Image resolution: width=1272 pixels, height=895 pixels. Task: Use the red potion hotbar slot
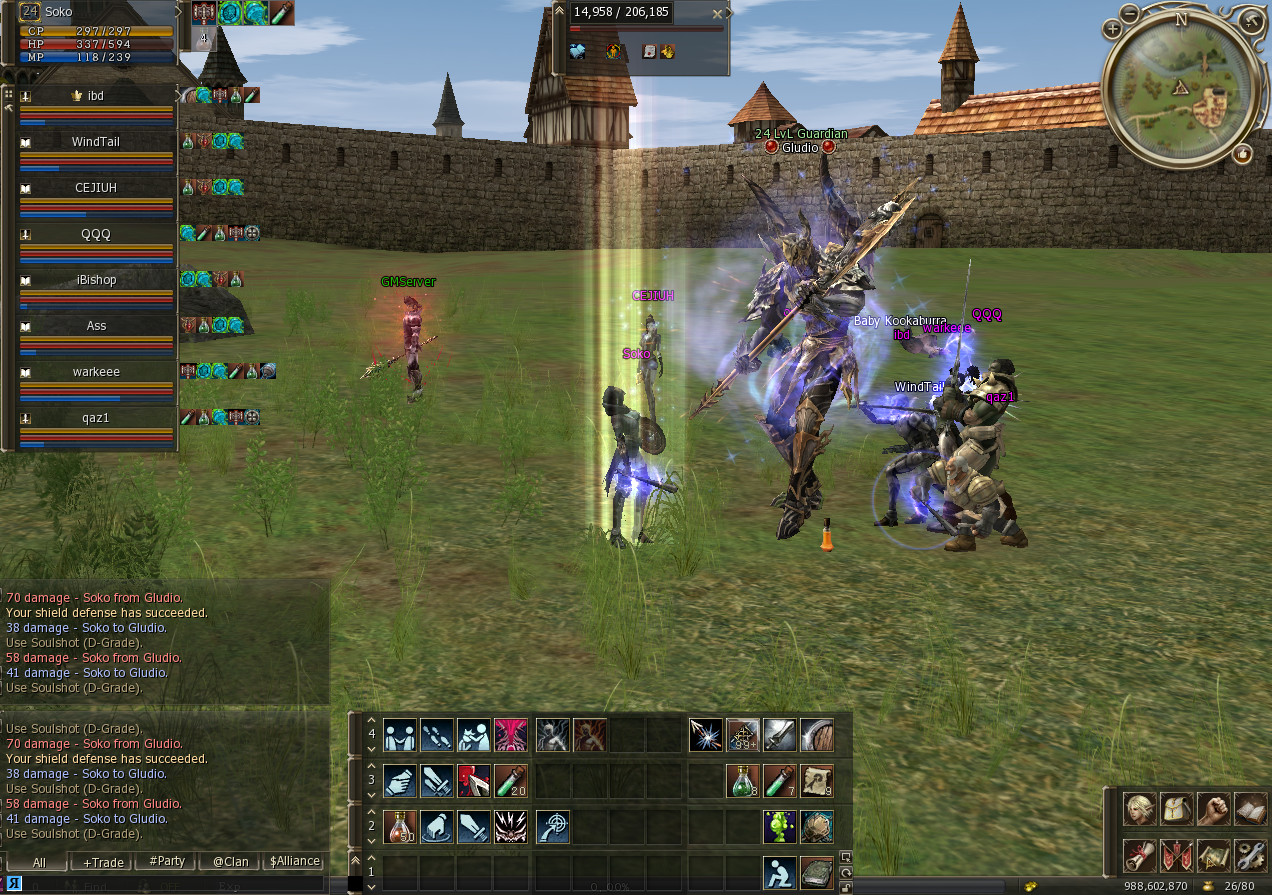pyautogui.click(x=400, y=827)
